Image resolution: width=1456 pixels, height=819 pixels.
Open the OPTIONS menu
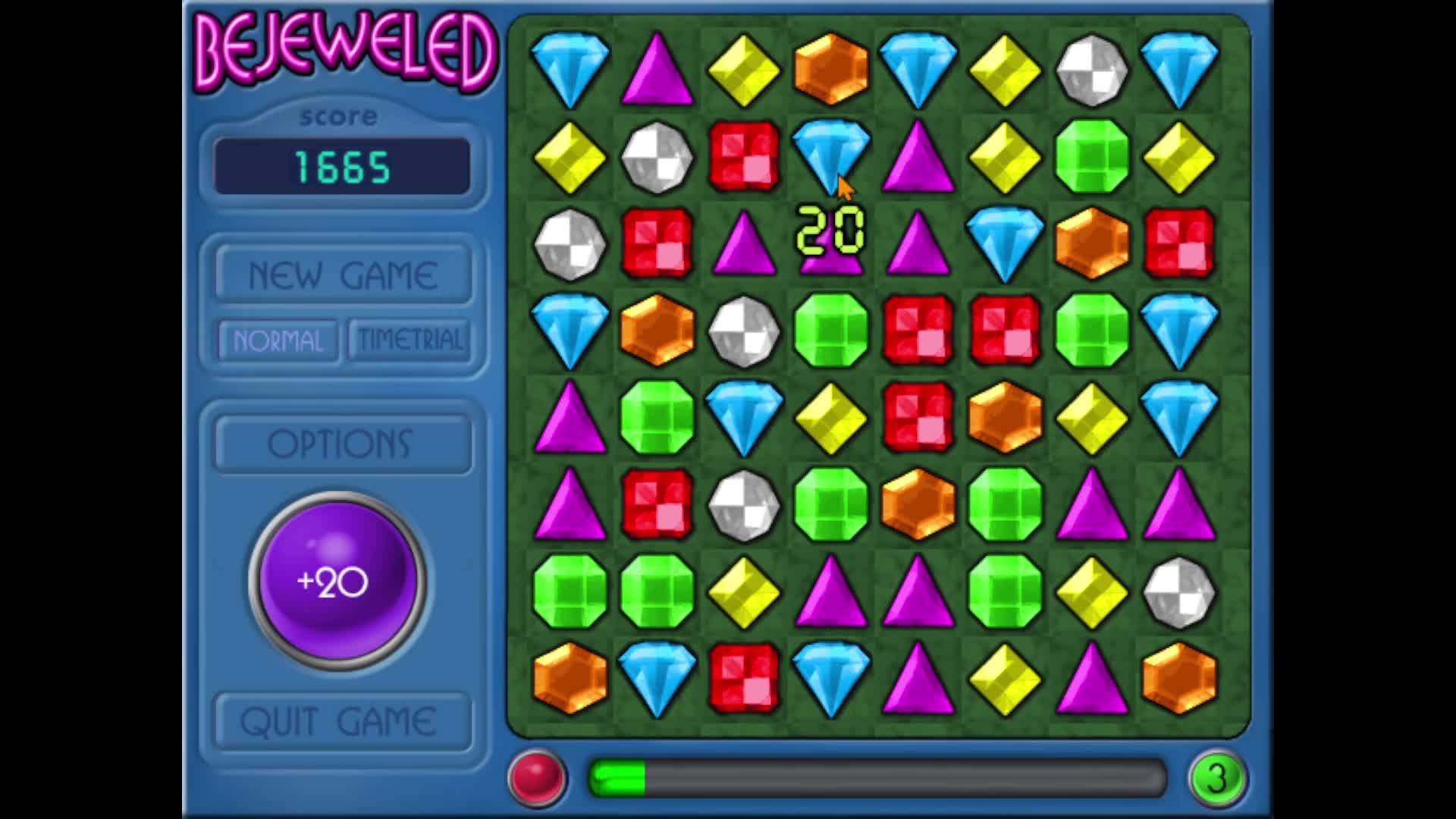point(341,444)
